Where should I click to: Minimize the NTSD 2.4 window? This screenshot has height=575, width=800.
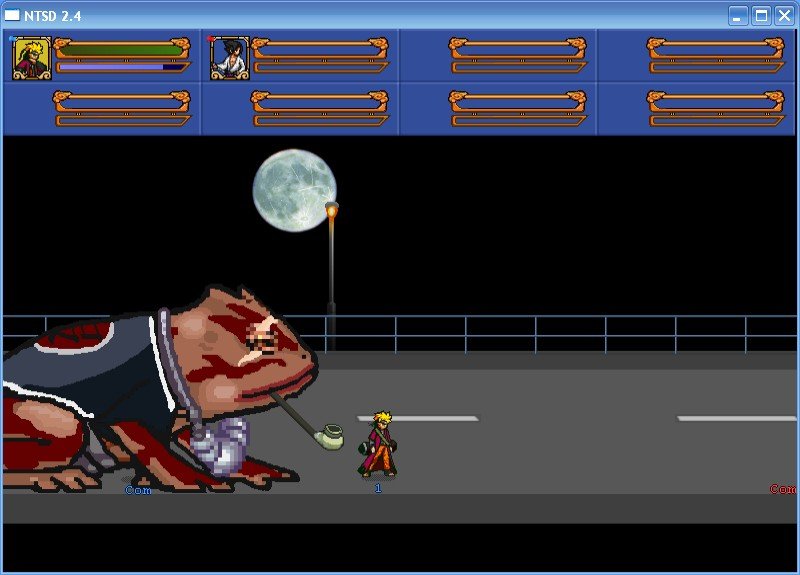(x=738, y=15)
